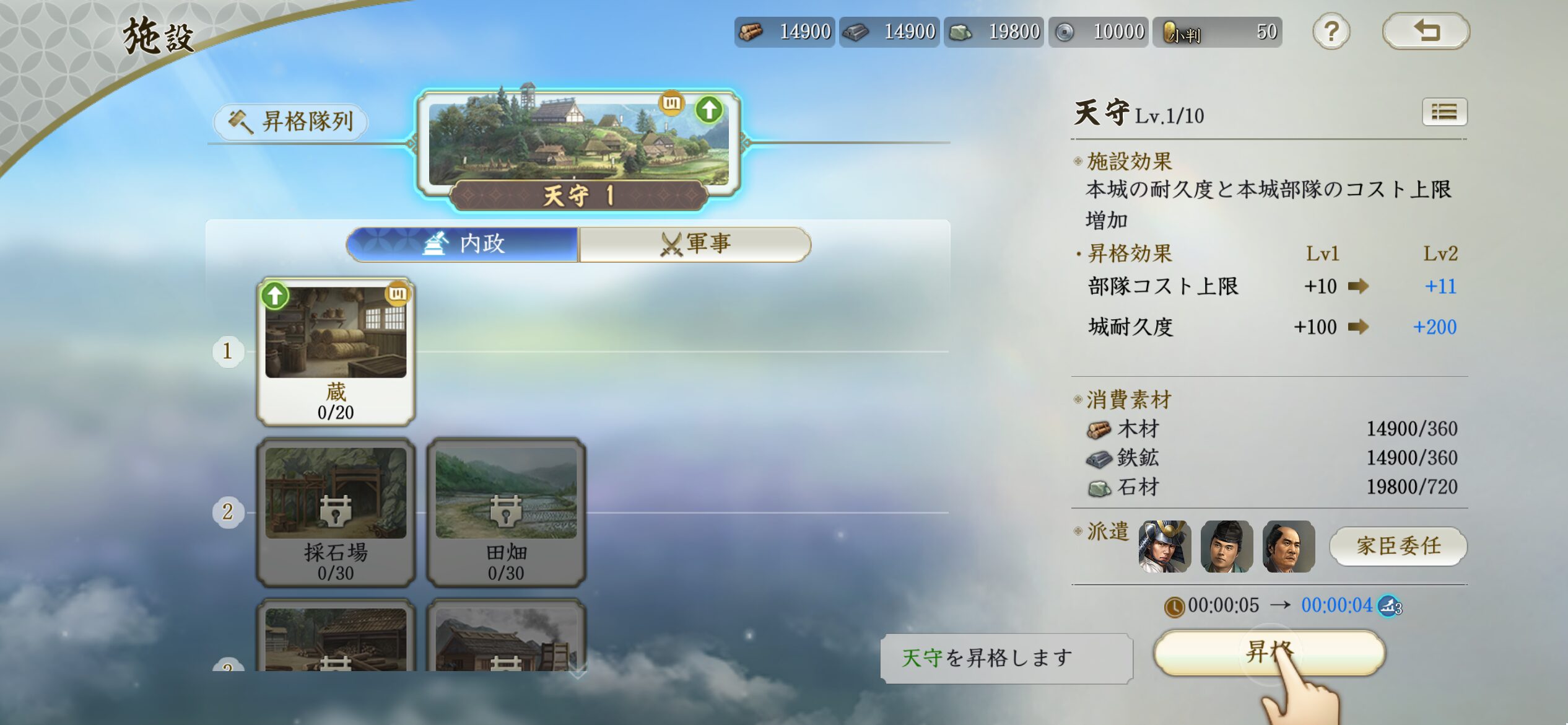The image size is (1568, 725).
Task: Select the helmeted samurai dispatch portrait
Action: [1164, 546]
